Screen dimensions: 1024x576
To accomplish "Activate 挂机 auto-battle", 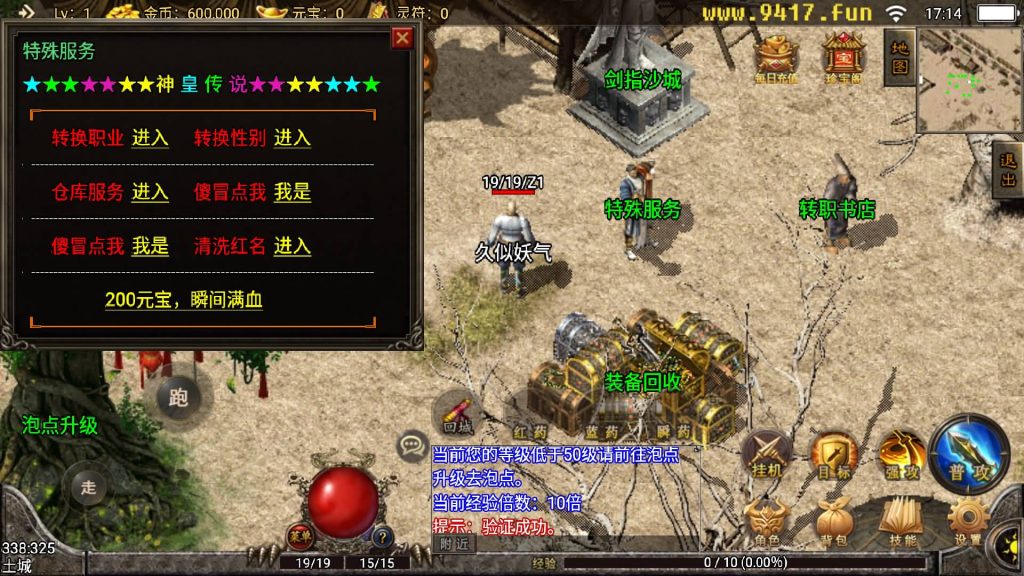I will click(767, 455).
